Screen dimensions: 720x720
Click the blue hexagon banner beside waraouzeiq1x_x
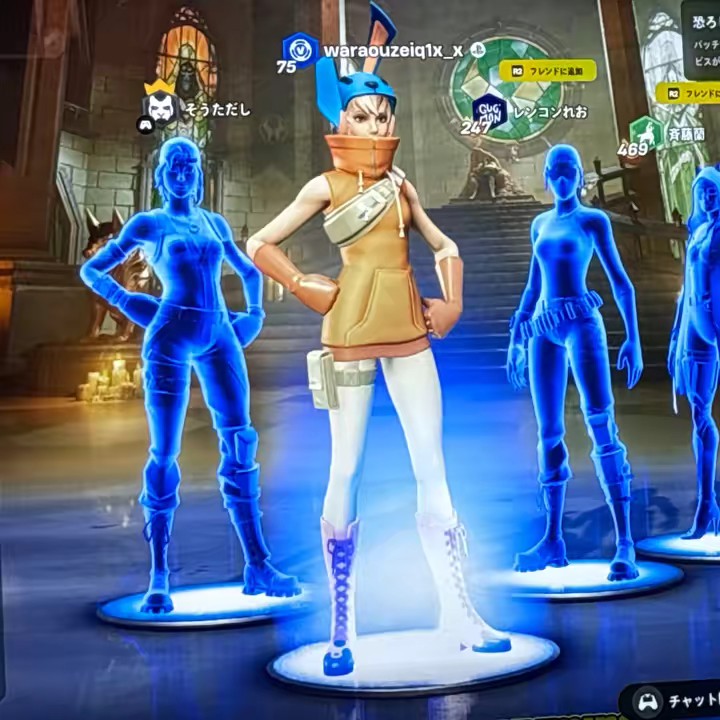[x=299, y=48]
